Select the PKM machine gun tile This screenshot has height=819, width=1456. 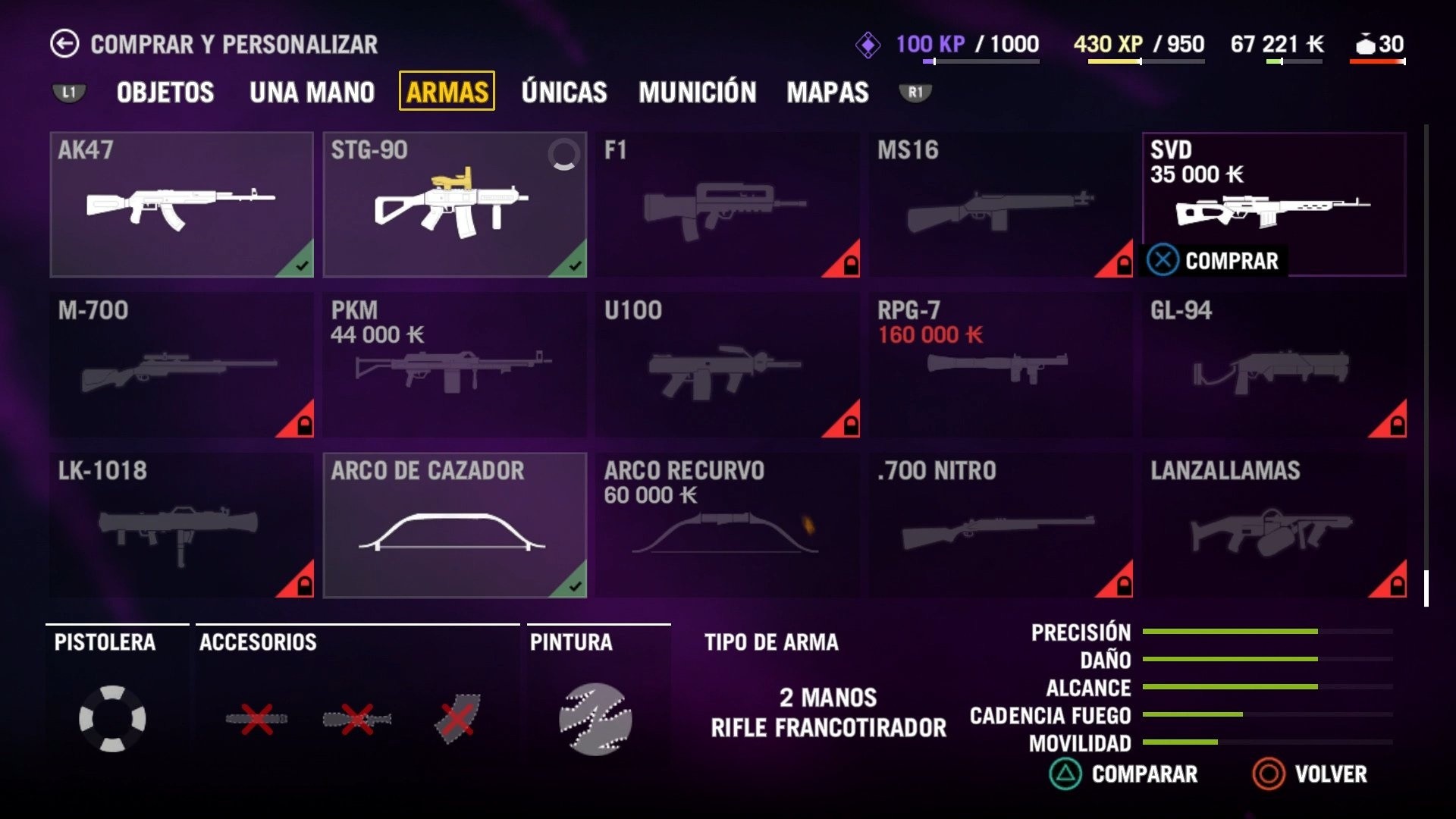coord(455,364)
